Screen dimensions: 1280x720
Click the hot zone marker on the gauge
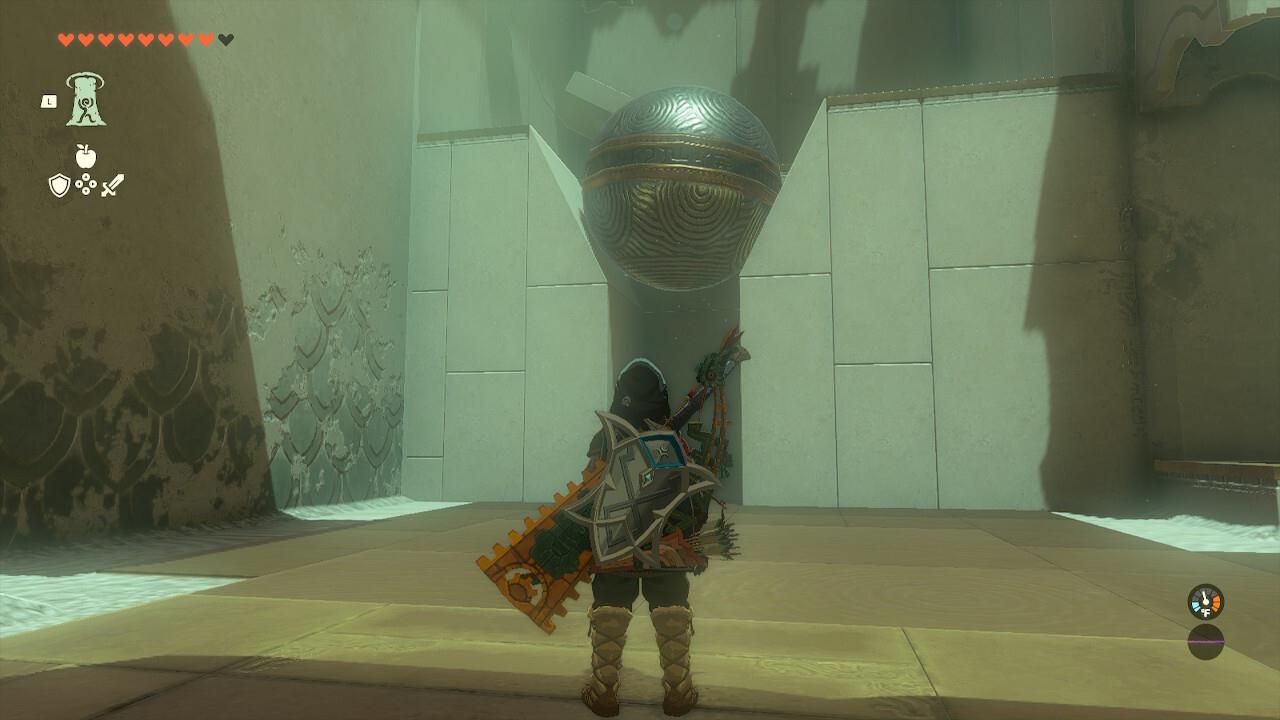[x=1217, y=602]
